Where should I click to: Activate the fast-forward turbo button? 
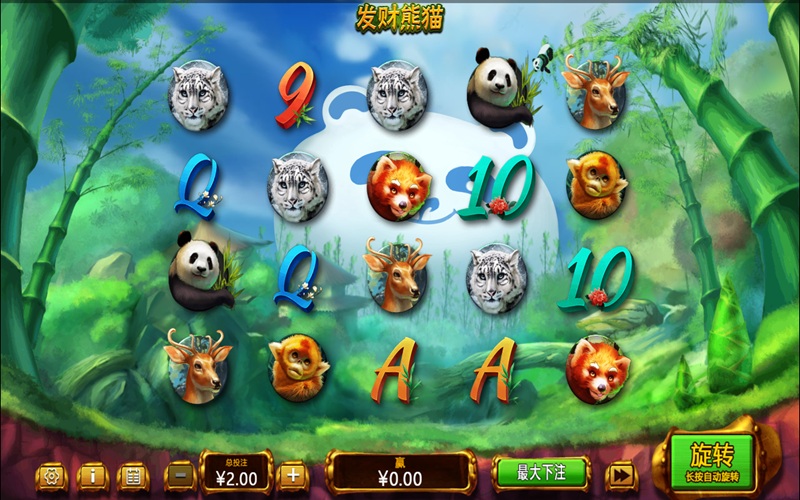(621, 474)
